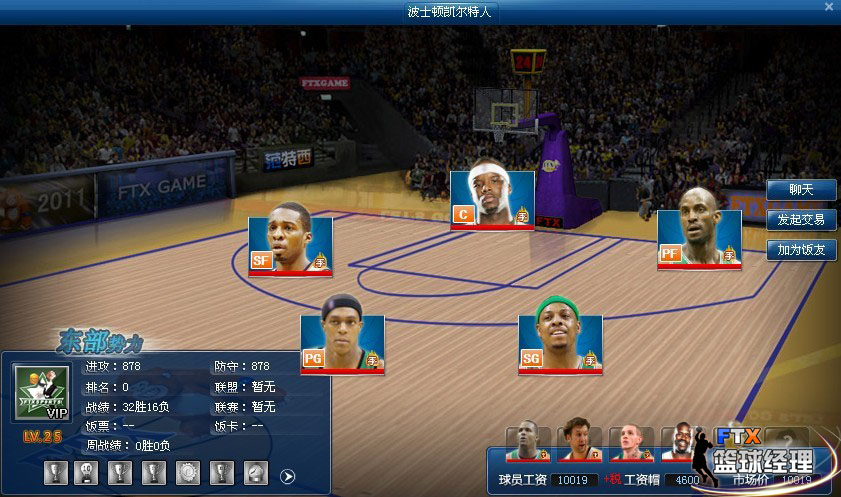Viewport: 841px width, 497px height.
Task: Open the 聊天 chat button
Action: pyautogui.click(x=801, y=189)
